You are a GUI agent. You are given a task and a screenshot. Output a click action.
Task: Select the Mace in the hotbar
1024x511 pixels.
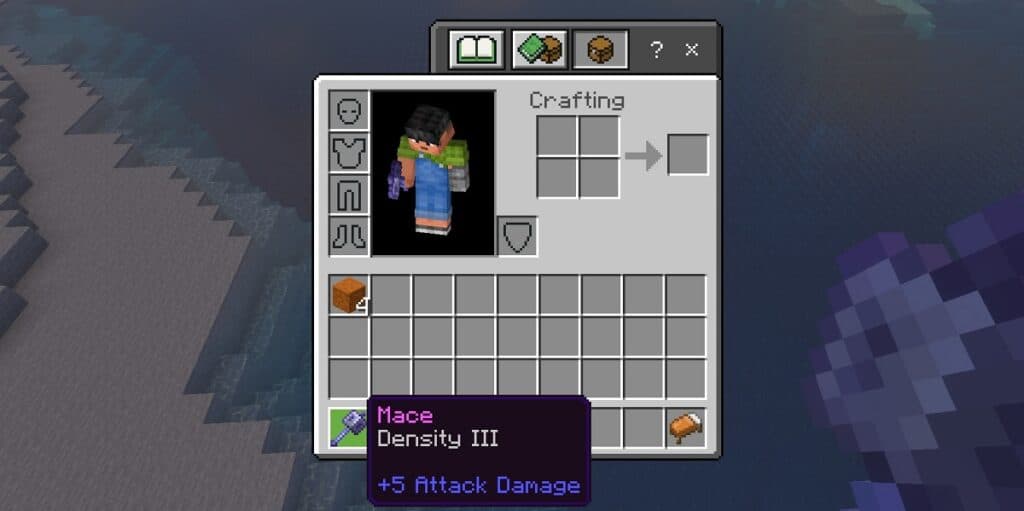349,428
